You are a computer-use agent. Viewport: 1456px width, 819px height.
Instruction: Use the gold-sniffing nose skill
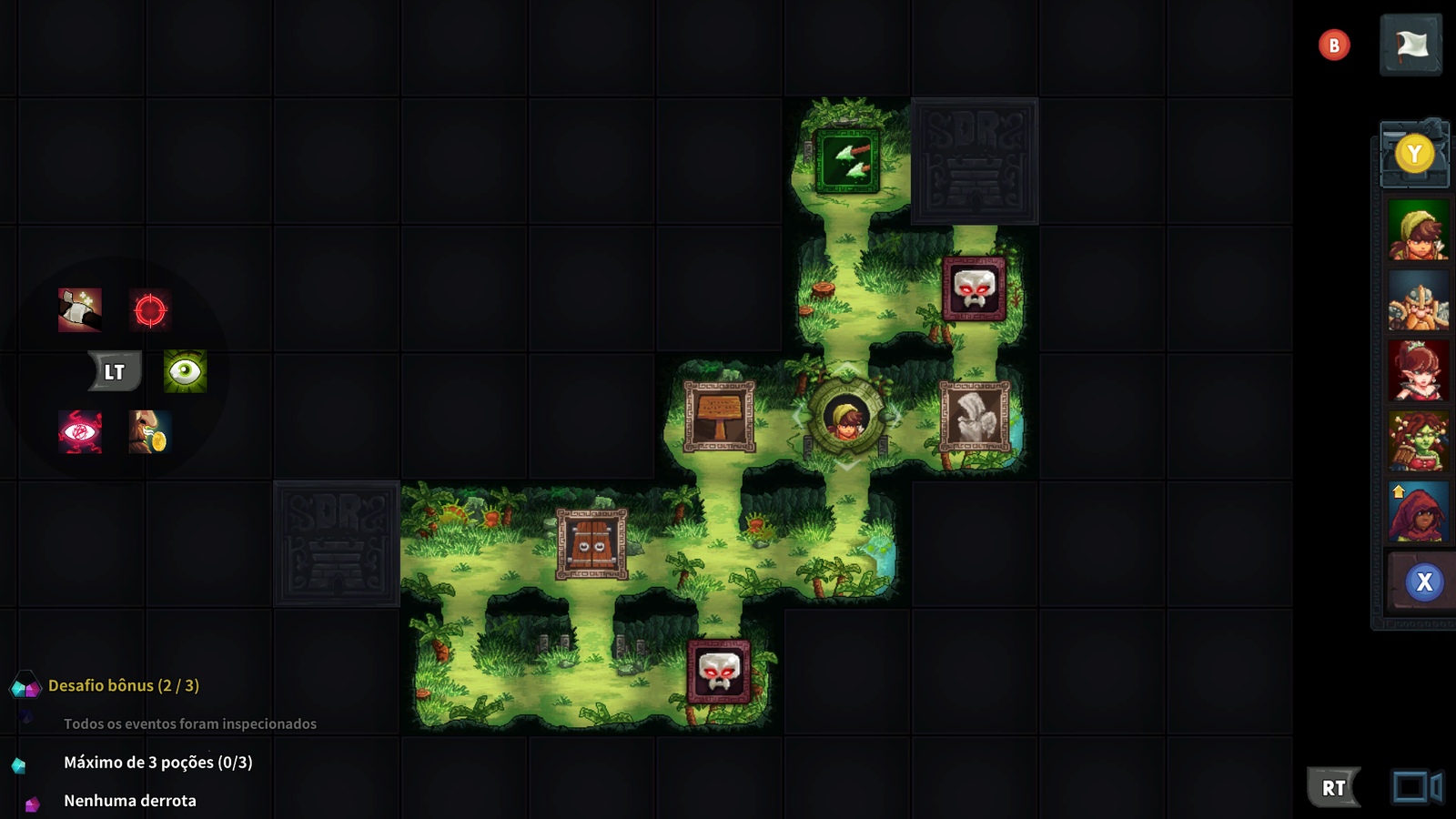point(150,431)
